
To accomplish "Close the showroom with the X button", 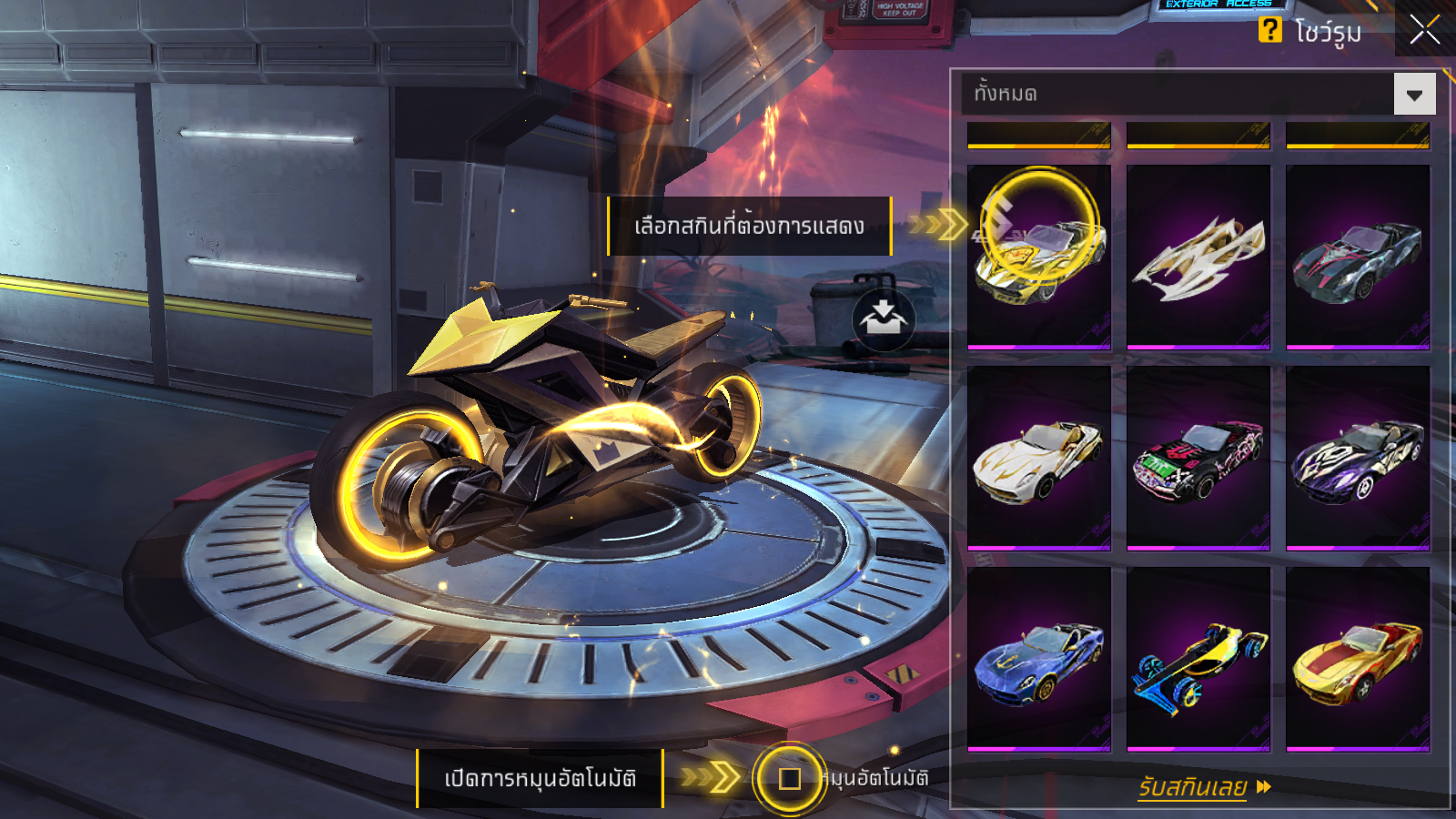I will [x=1425, y=29].
